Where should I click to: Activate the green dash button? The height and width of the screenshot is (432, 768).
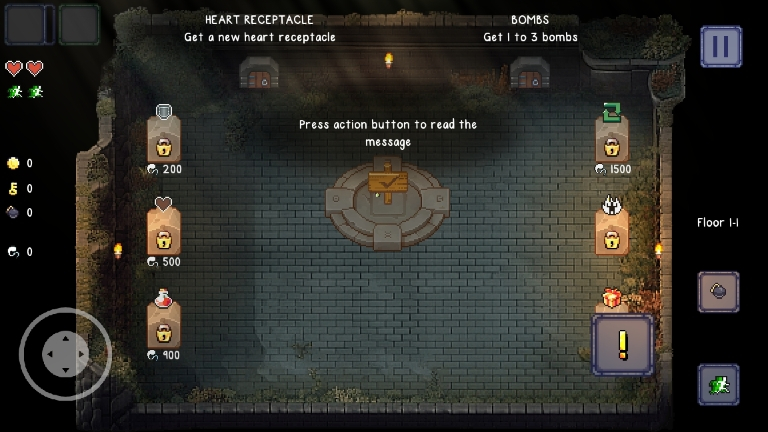click(718, 384)
